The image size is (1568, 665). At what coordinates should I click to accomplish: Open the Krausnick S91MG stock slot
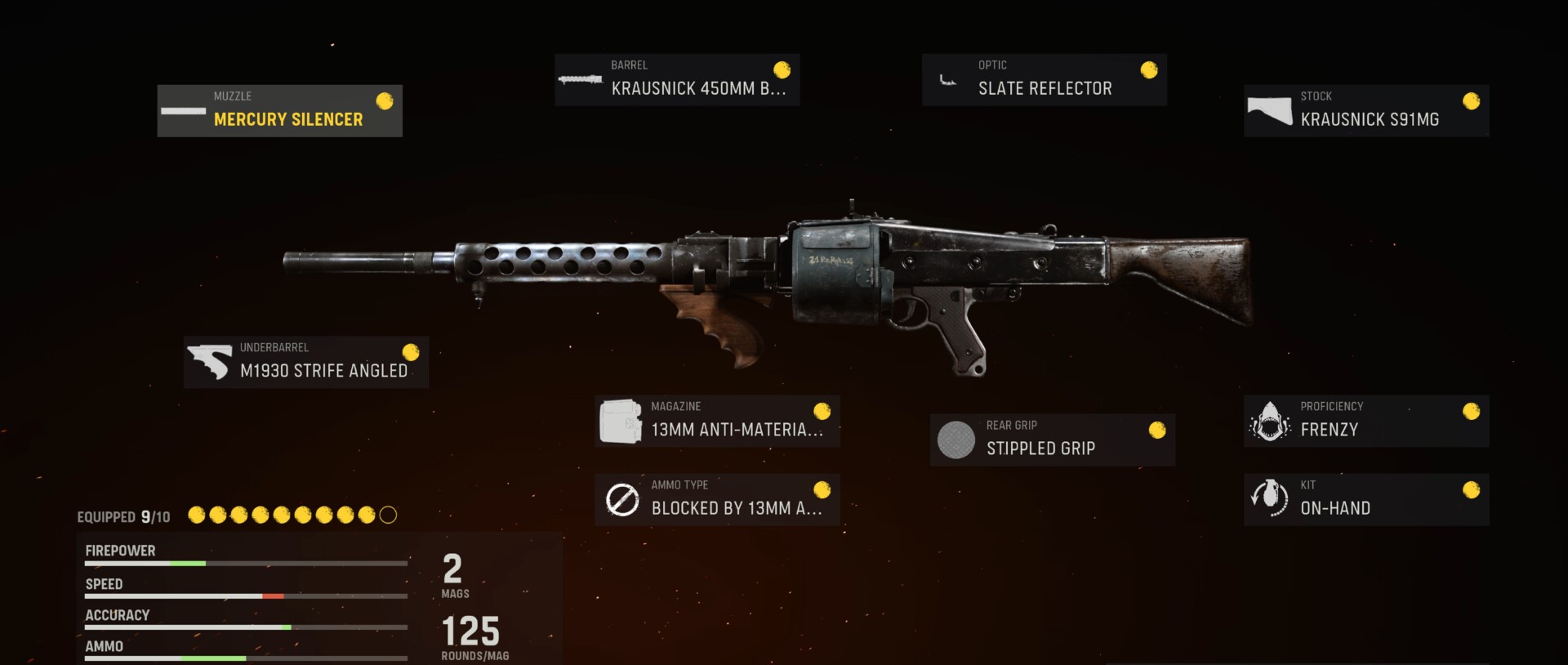point(1365,111)
